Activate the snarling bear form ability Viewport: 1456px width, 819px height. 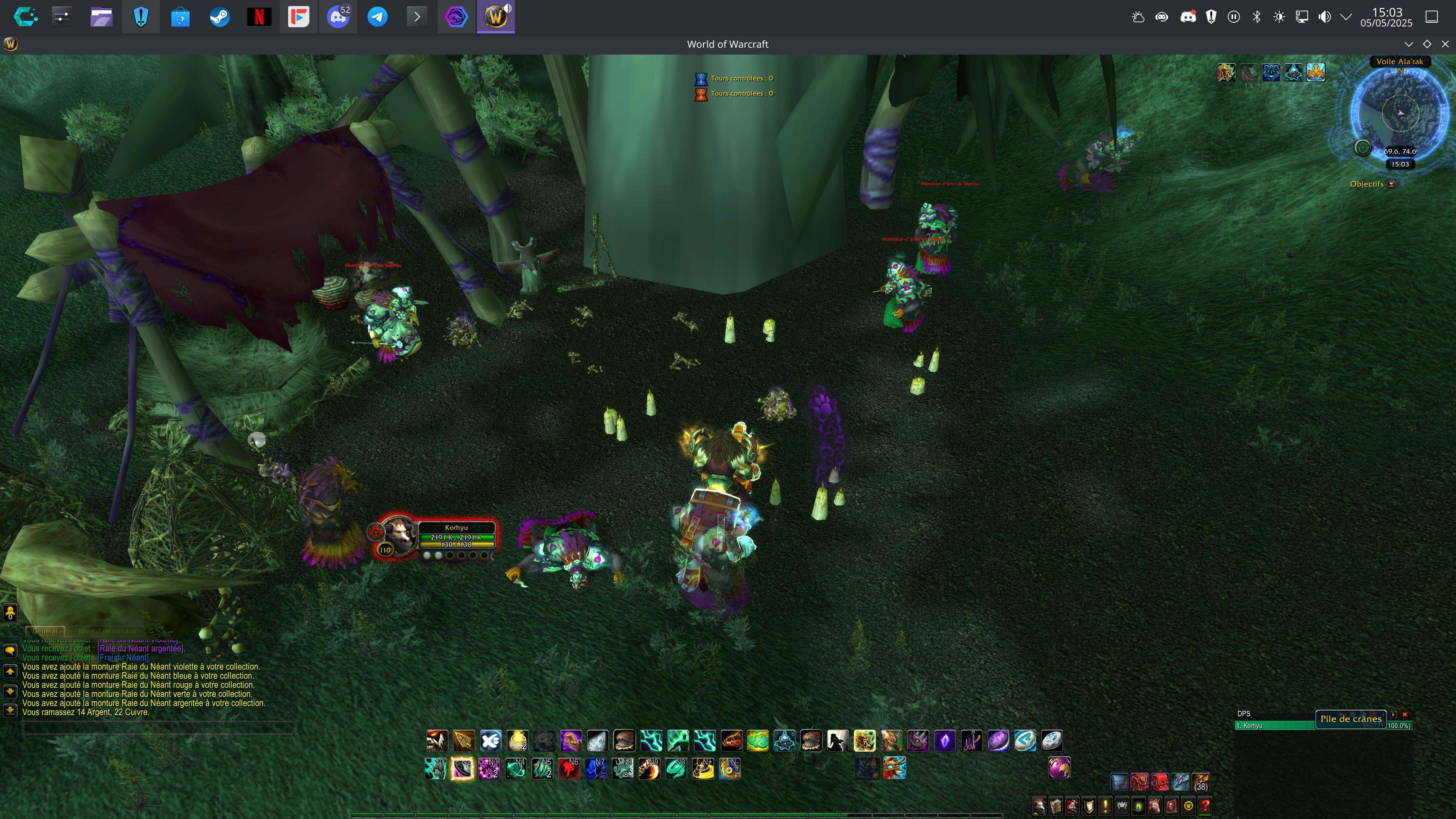click(437, 741)
